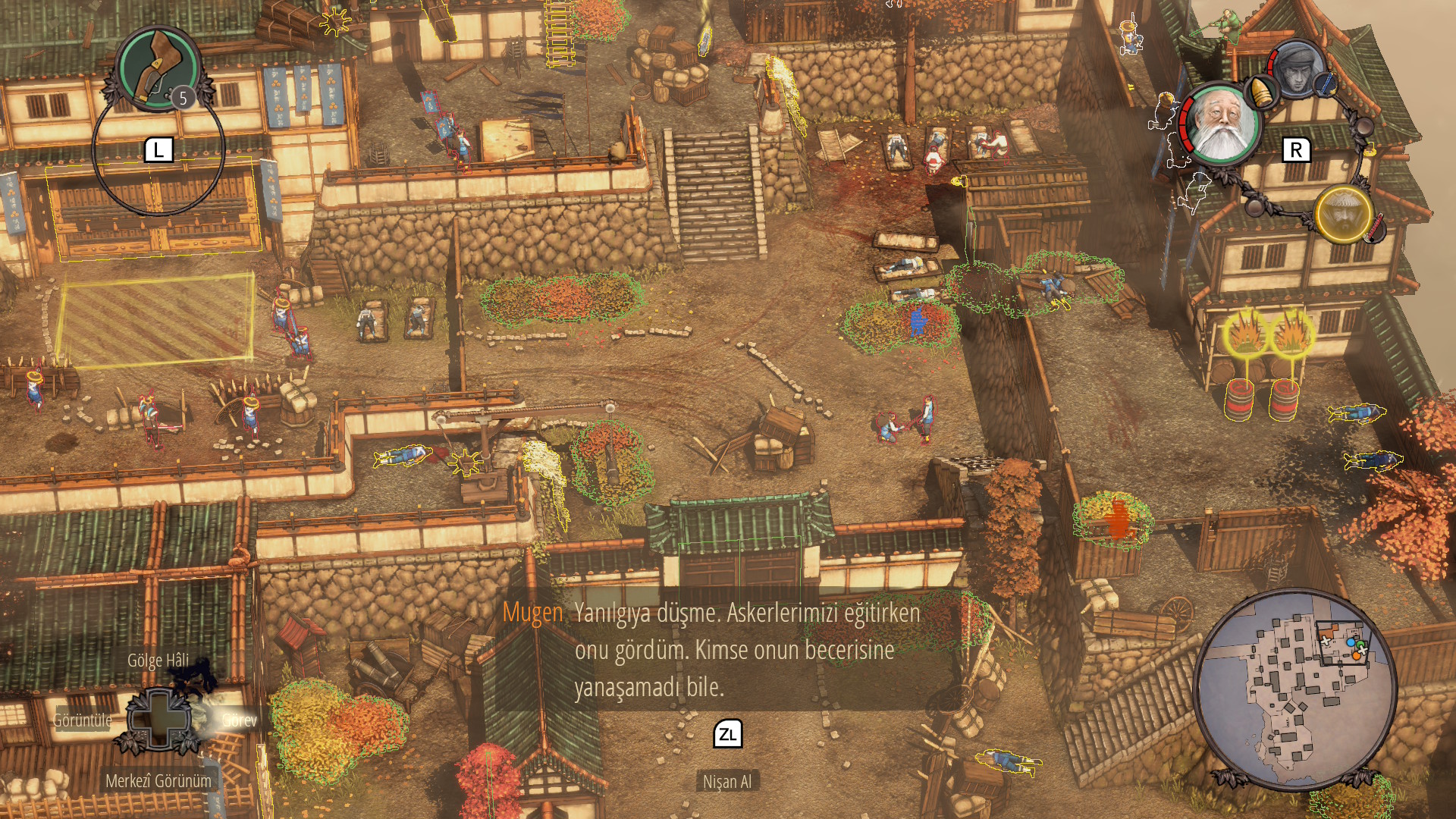Select the red katana icon beside the samurai
1456x819 pixels.
tap(1375, 228)
